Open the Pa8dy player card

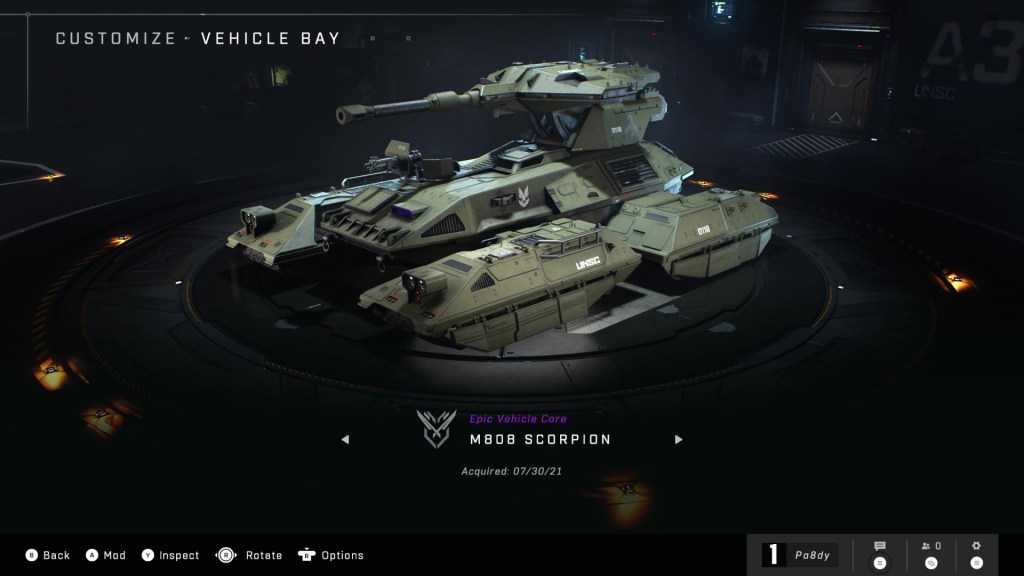click(x=800, y=555)
